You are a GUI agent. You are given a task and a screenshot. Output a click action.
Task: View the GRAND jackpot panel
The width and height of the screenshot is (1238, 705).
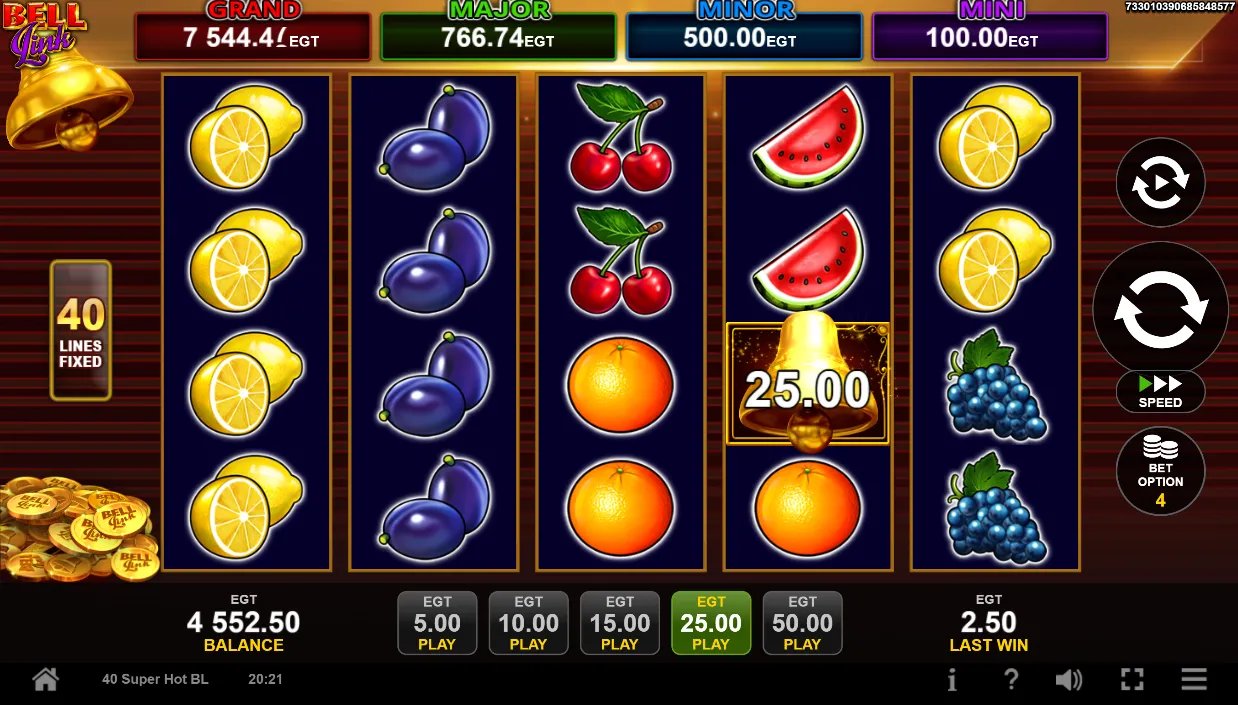coord(253,37)
